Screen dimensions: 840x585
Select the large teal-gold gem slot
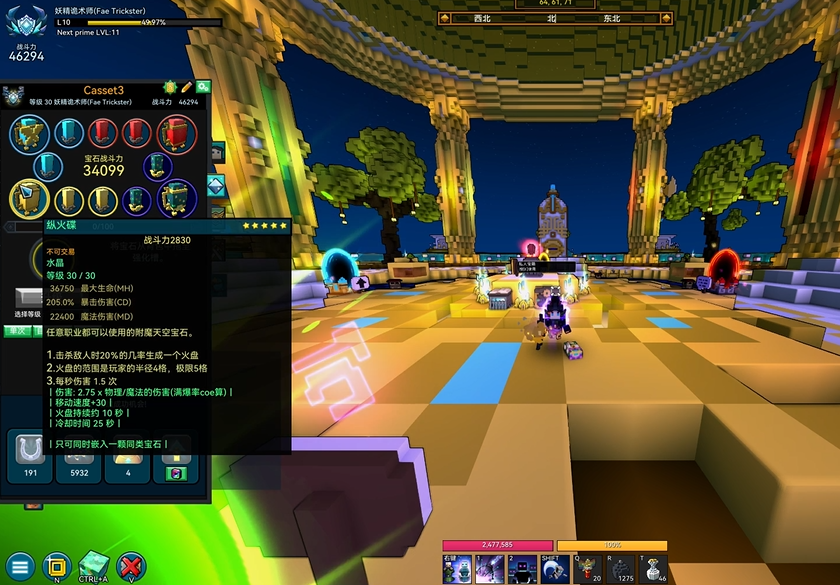[x=177, y=198]
